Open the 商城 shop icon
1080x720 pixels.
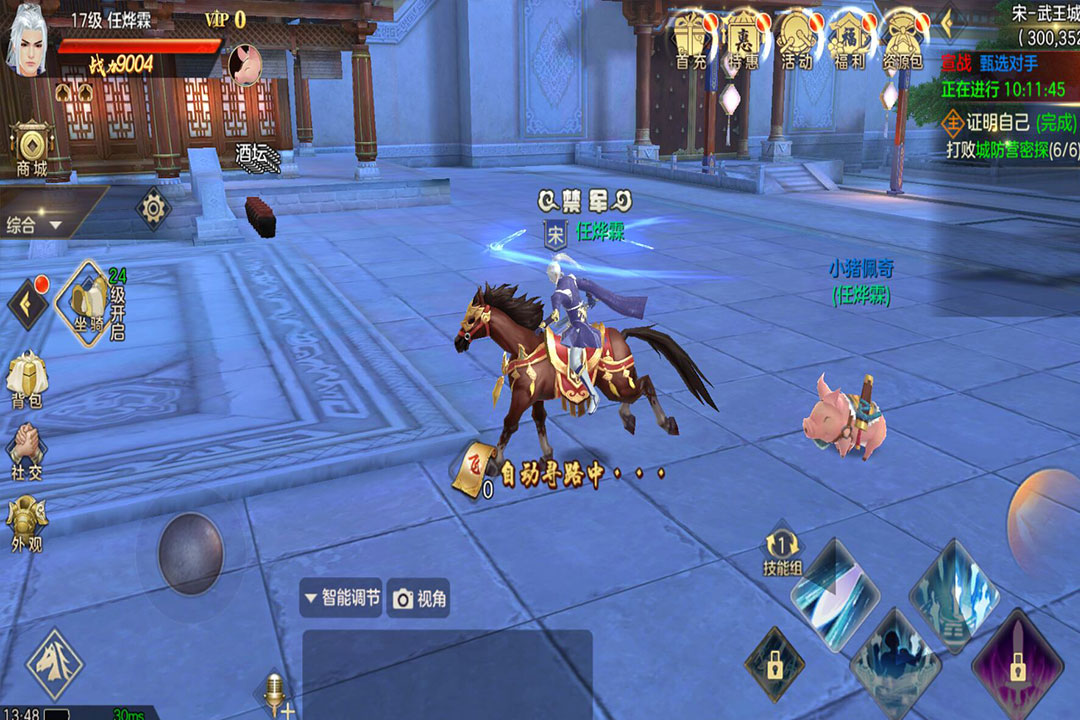point(32,150)
